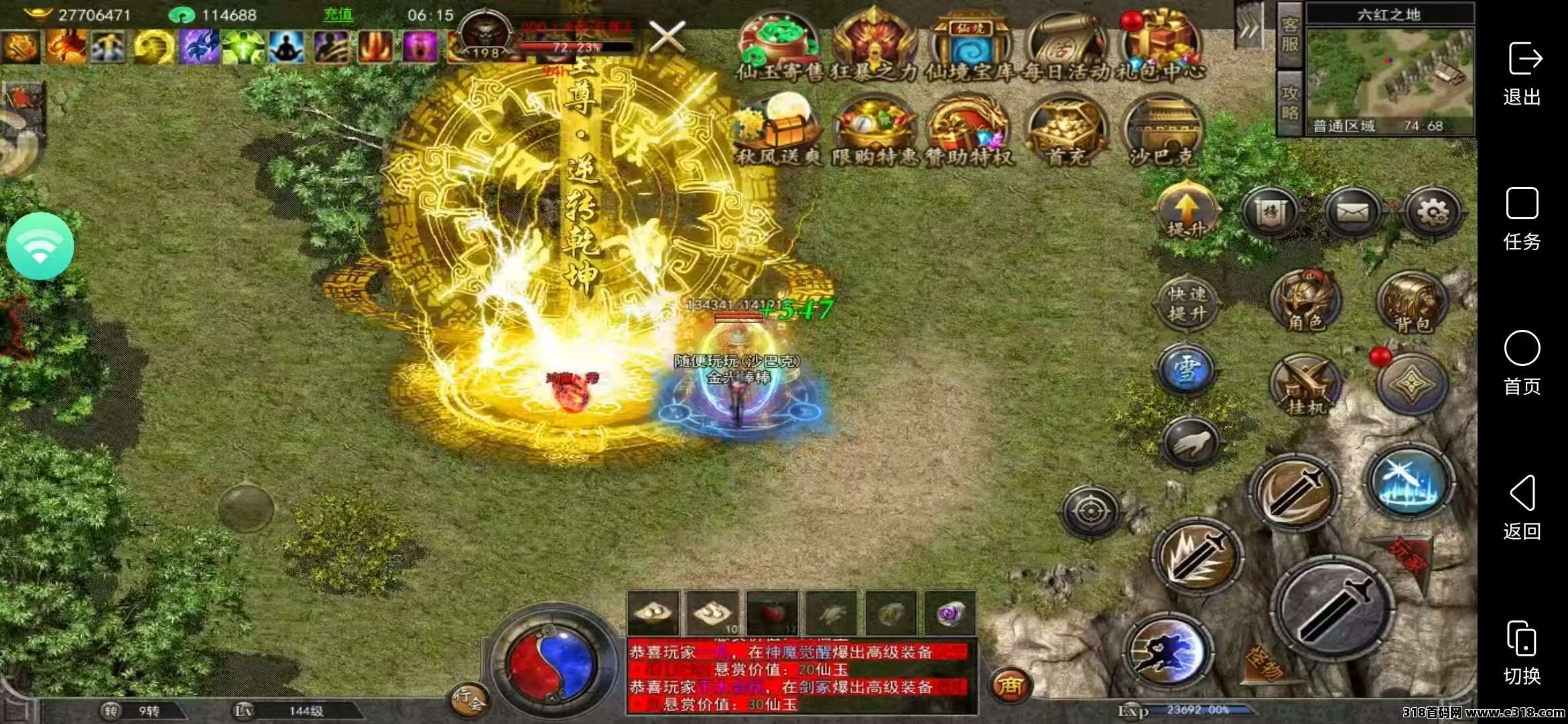1568x724 pixels.
Task: Use the red apple hotbar item
Action: pos(772,613)
